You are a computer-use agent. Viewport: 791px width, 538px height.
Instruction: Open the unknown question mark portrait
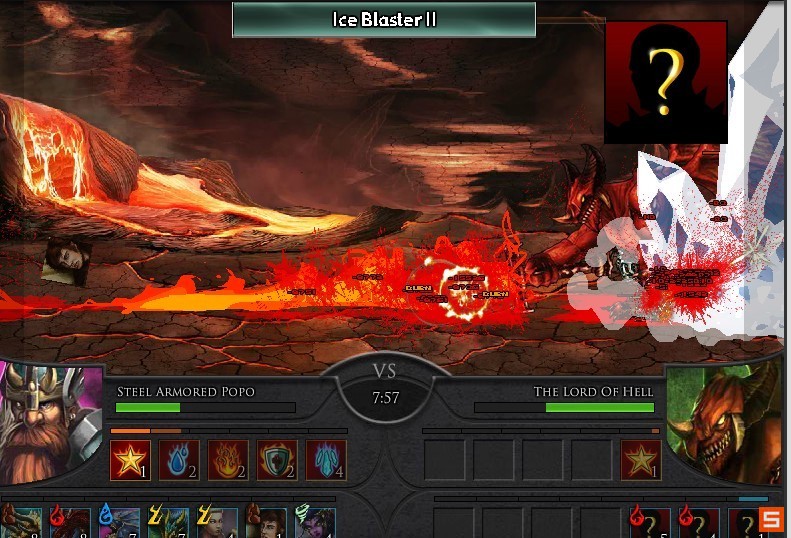[x=665, y=82]
